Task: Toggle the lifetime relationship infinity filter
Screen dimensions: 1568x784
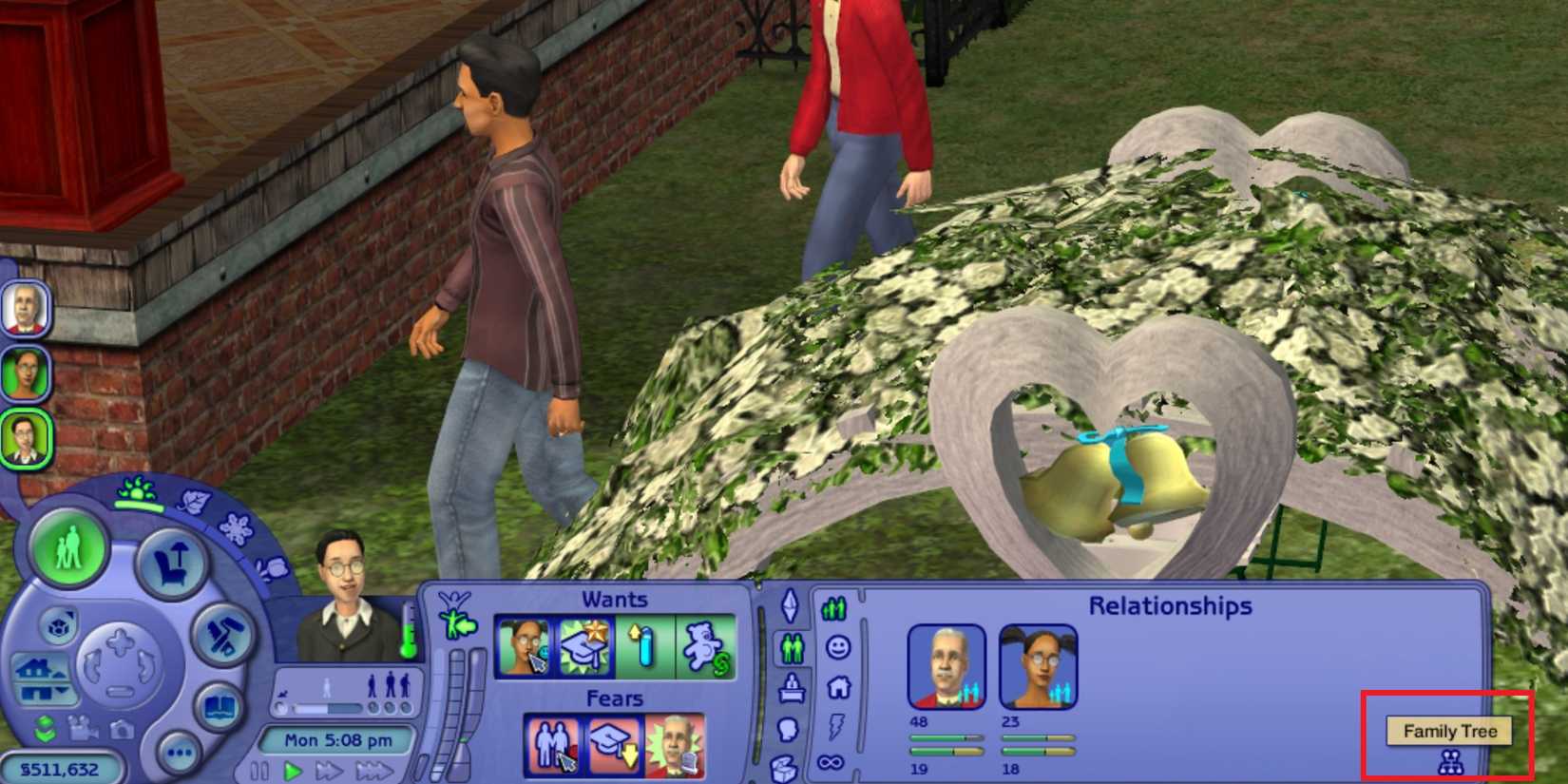Action: click(x=832, y=760)
